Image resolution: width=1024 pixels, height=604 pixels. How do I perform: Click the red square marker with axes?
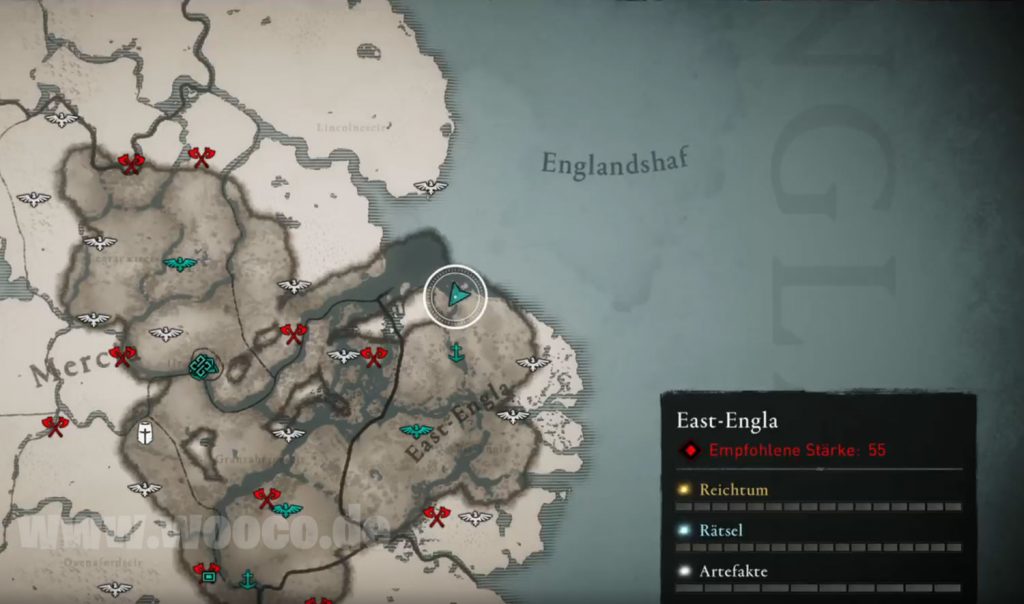207,572
